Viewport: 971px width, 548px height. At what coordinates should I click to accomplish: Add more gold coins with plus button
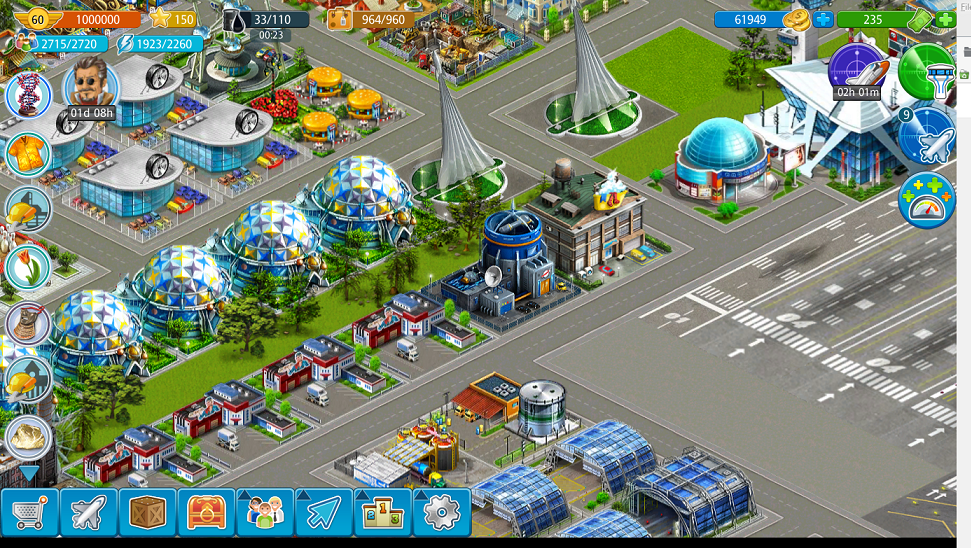tap(823, 19)
